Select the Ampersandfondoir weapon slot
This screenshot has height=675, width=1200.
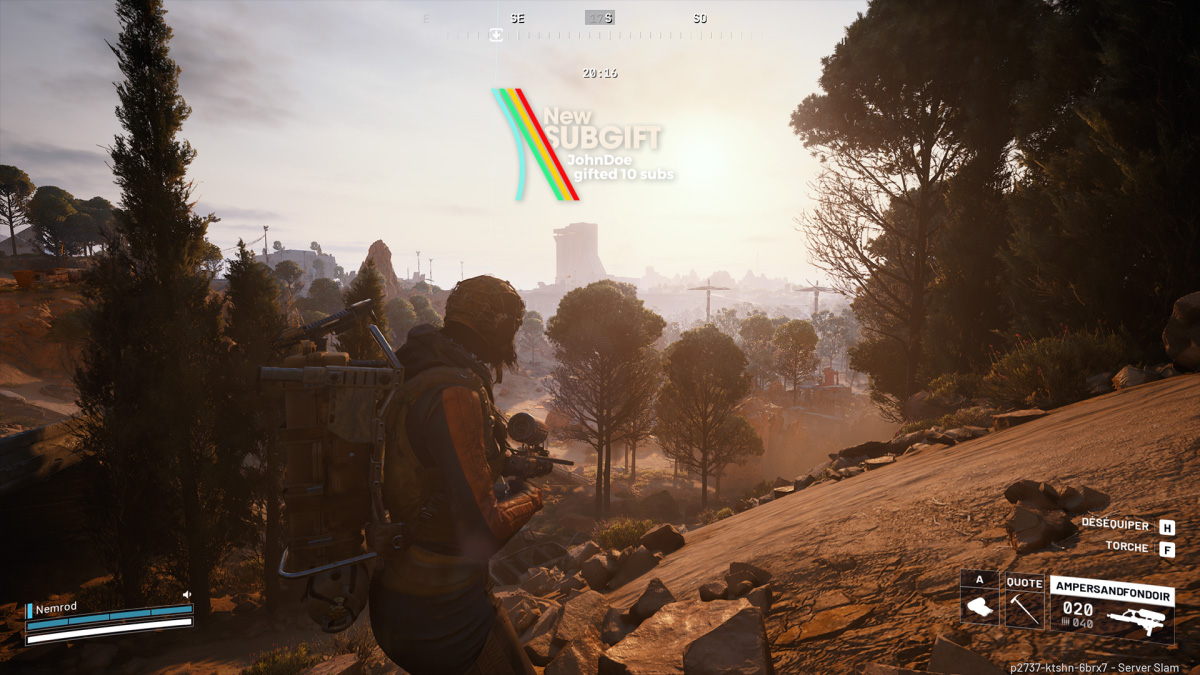(x=1111, y=608)
